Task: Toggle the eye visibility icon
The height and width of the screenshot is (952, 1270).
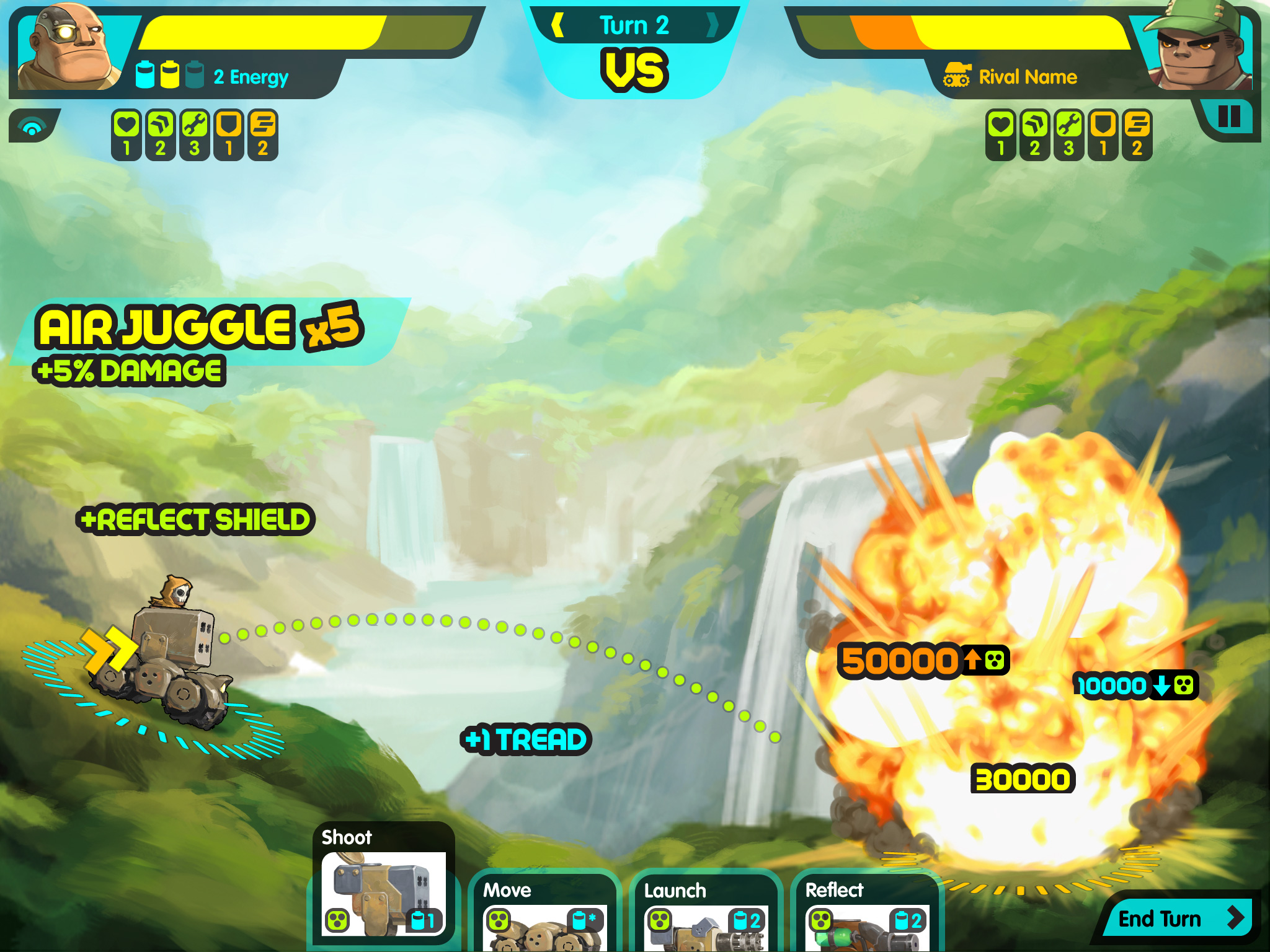Action: pyautogui.click(x=32, y=126)
